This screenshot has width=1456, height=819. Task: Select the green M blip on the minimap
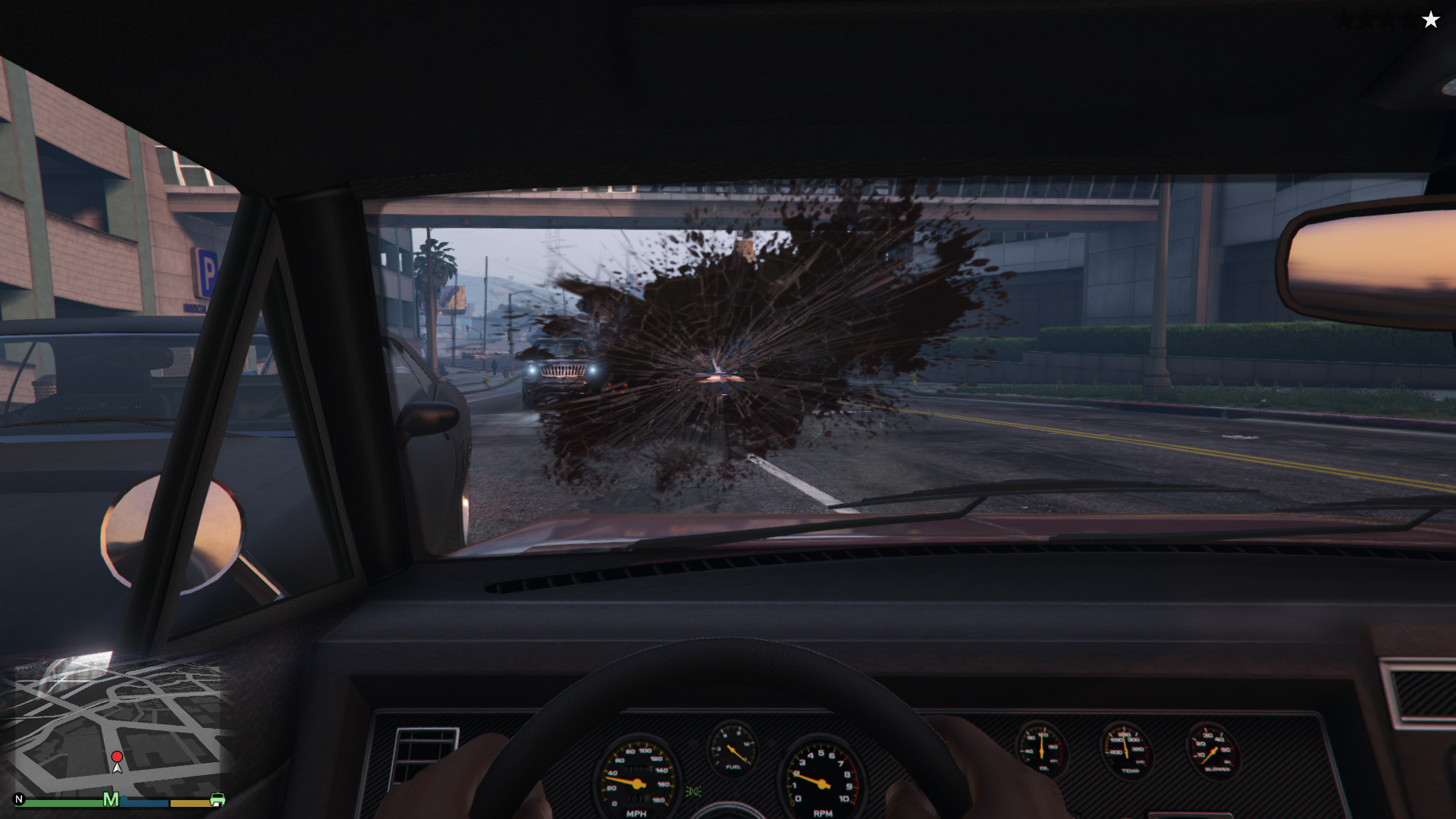(111, 799)
